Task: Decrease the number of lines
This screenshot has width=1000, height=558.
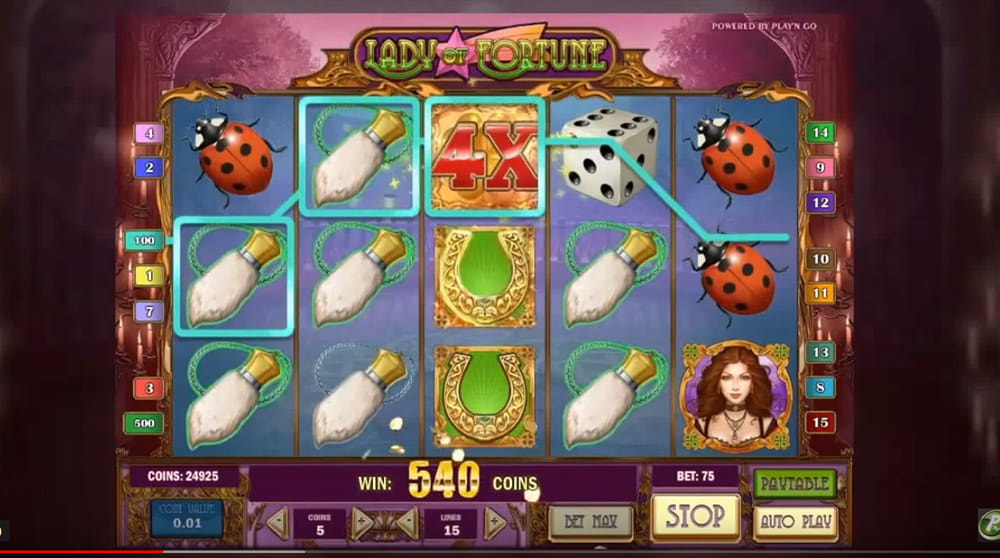Action: pyautogui.click(x=407, y=522)
